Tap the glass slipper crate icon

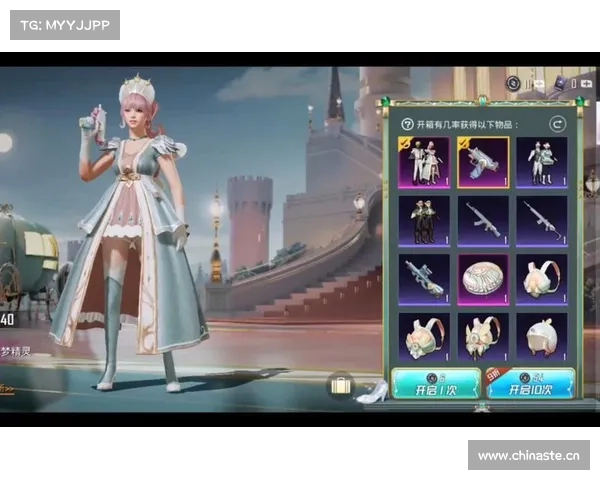(x=371, y=392)
